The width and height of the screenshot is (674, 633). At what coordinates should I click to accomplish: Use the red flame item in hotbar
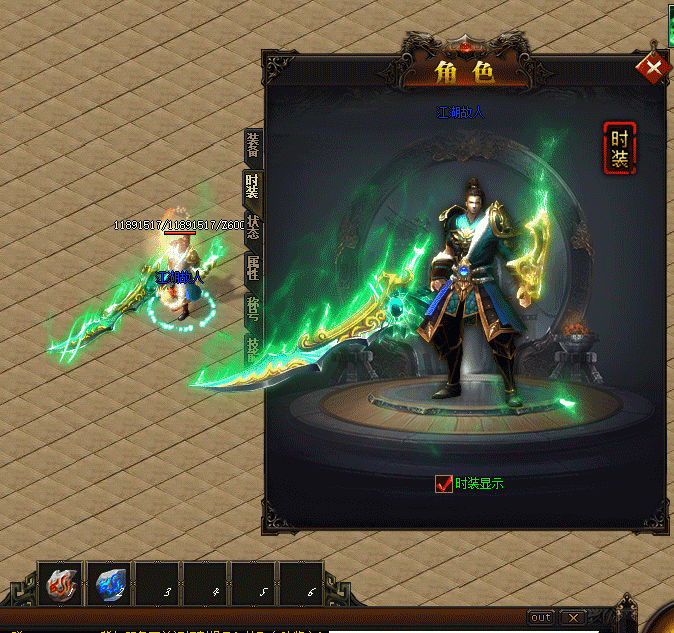pyautogui.click(x=61, y=584)
